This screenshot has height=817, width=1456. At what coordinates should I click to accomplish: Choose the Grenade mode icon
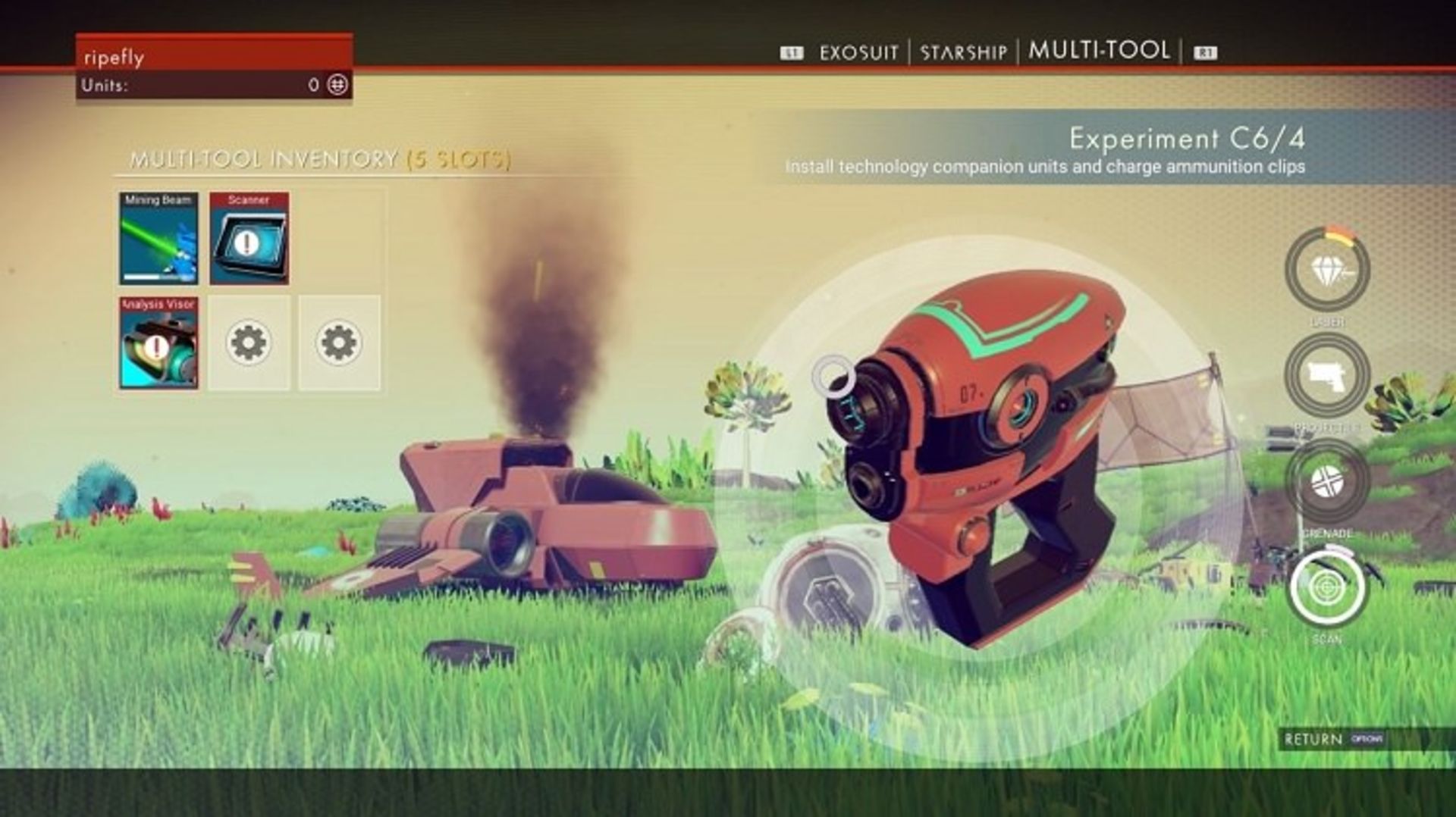(1326, 481)
